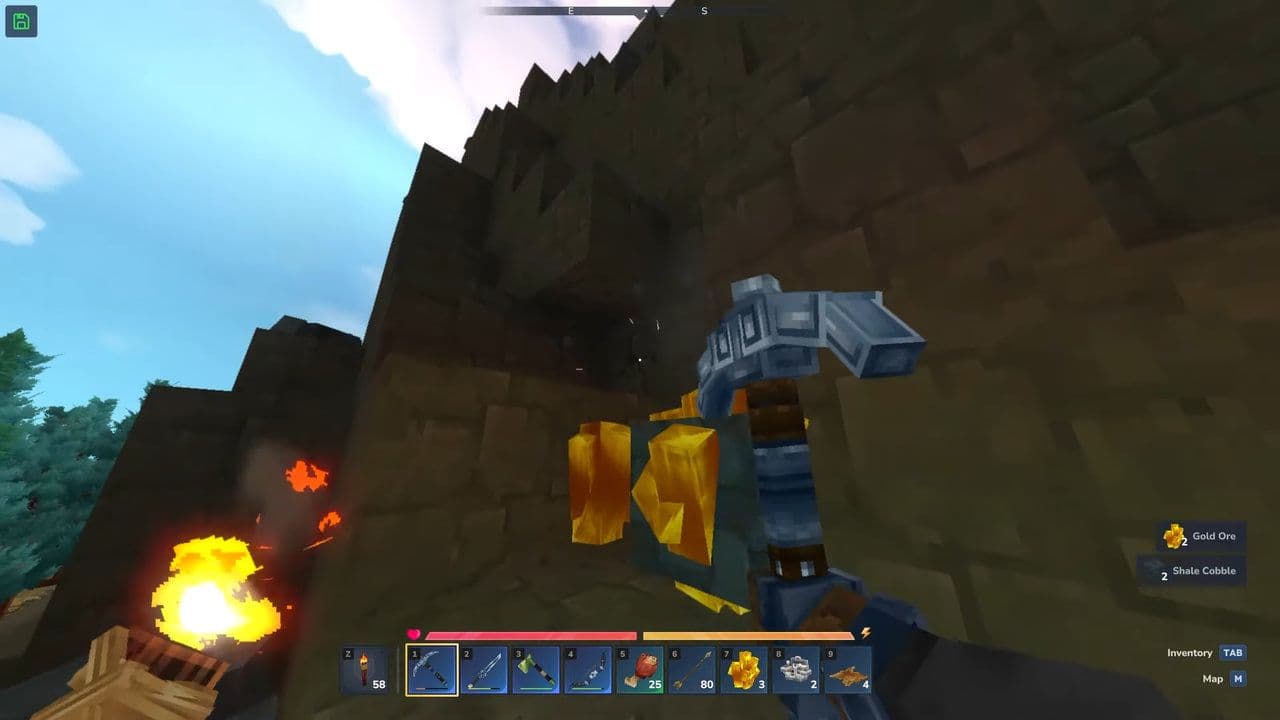Click the orange stamina bar

(750, 633)
